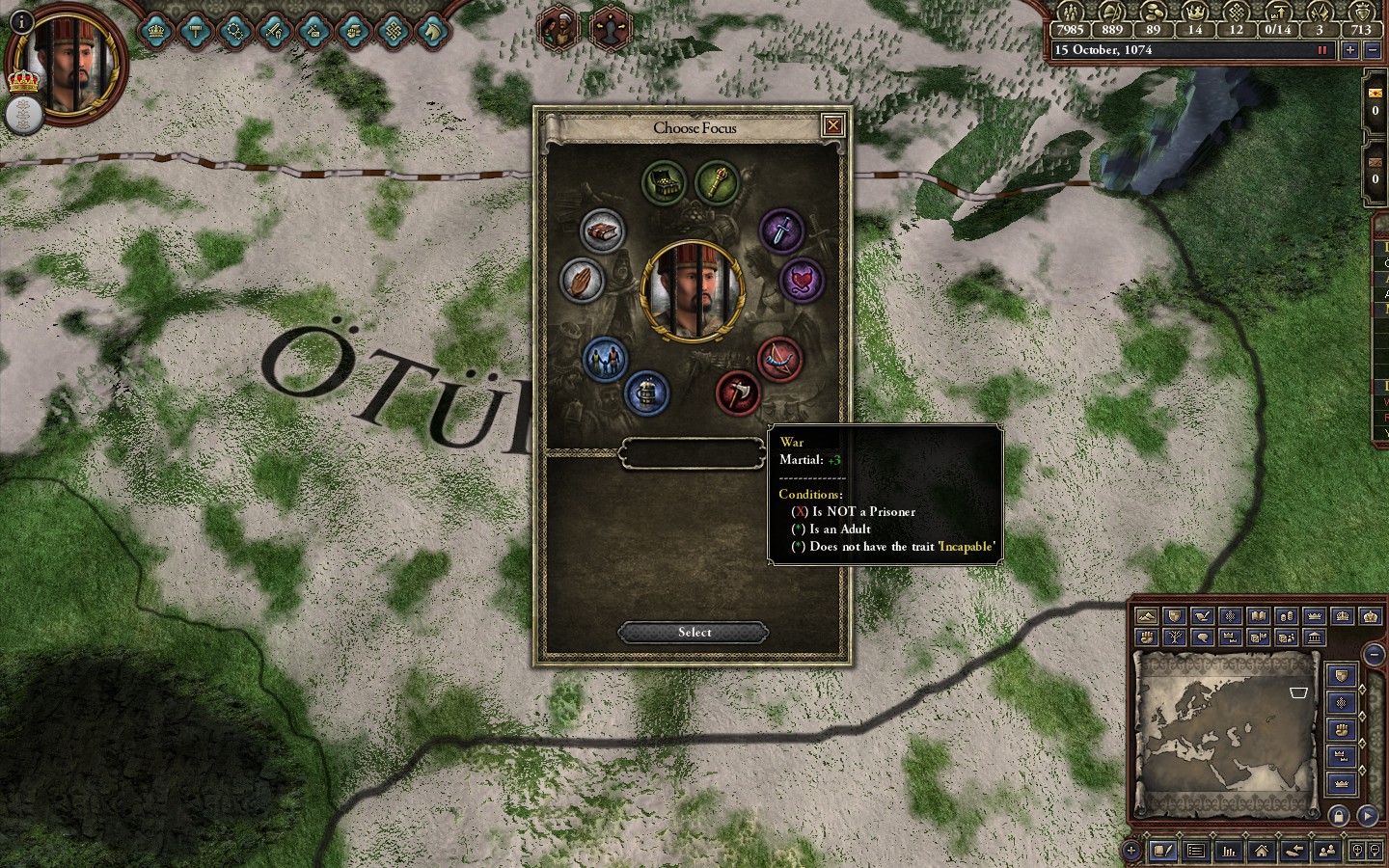The width and height of the screenshot is (1389, 868).
Task: Toggle pause on the date bar
Action: pos(1322,50)
